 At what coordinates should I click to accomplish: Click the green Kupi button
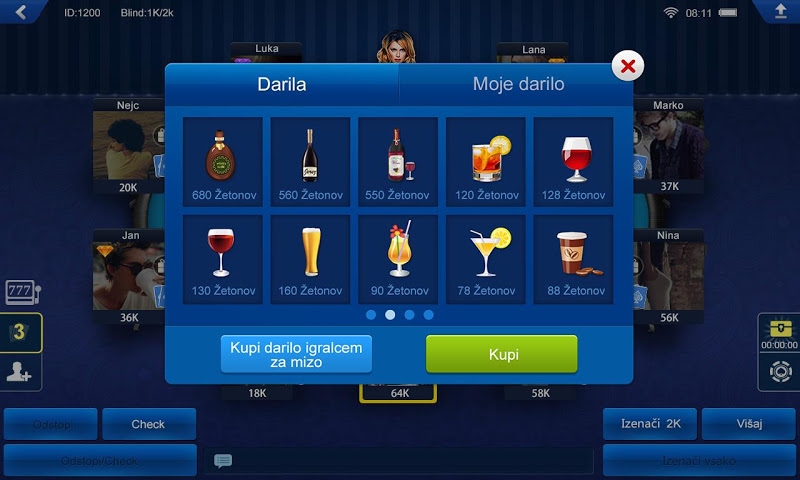(502, 354)
